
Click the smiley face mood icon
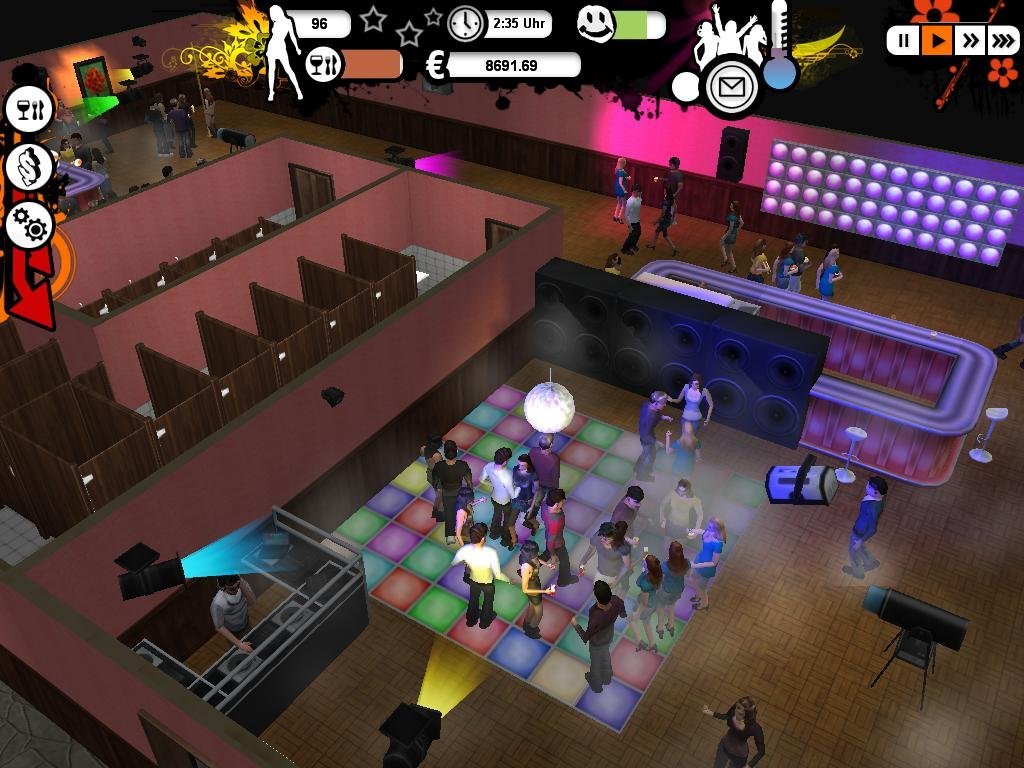click(x=596, y=24)
